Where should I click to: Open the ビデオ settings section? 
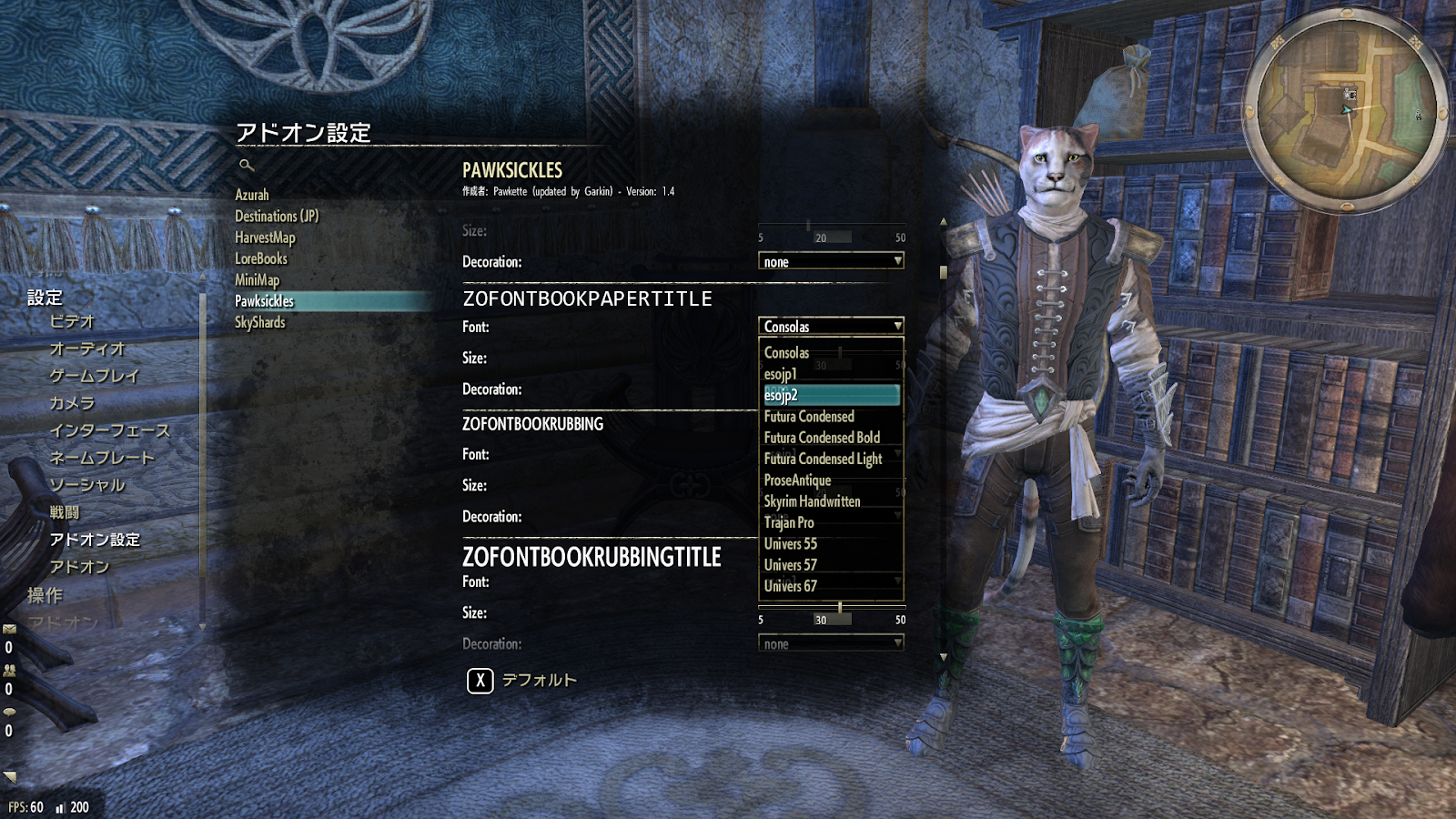click(72, 321)
